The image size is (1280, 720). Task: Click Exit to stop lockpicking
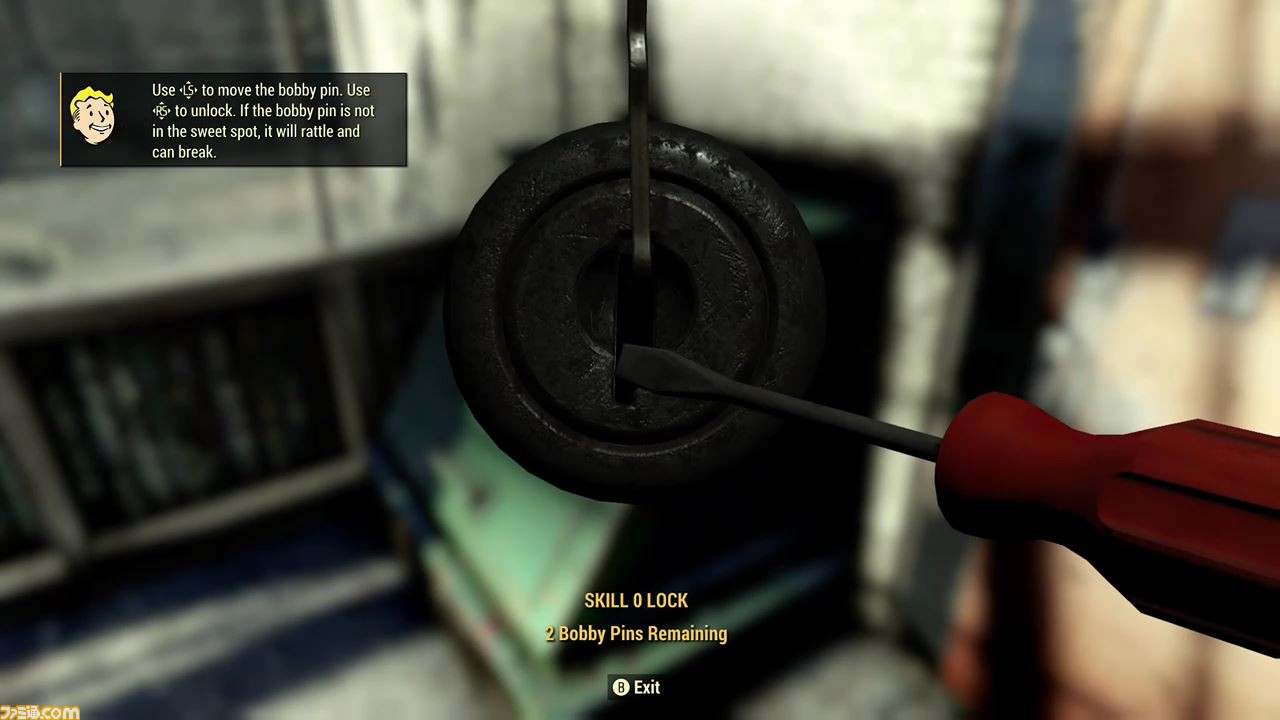pyautogui.click(x=636, y=687)
